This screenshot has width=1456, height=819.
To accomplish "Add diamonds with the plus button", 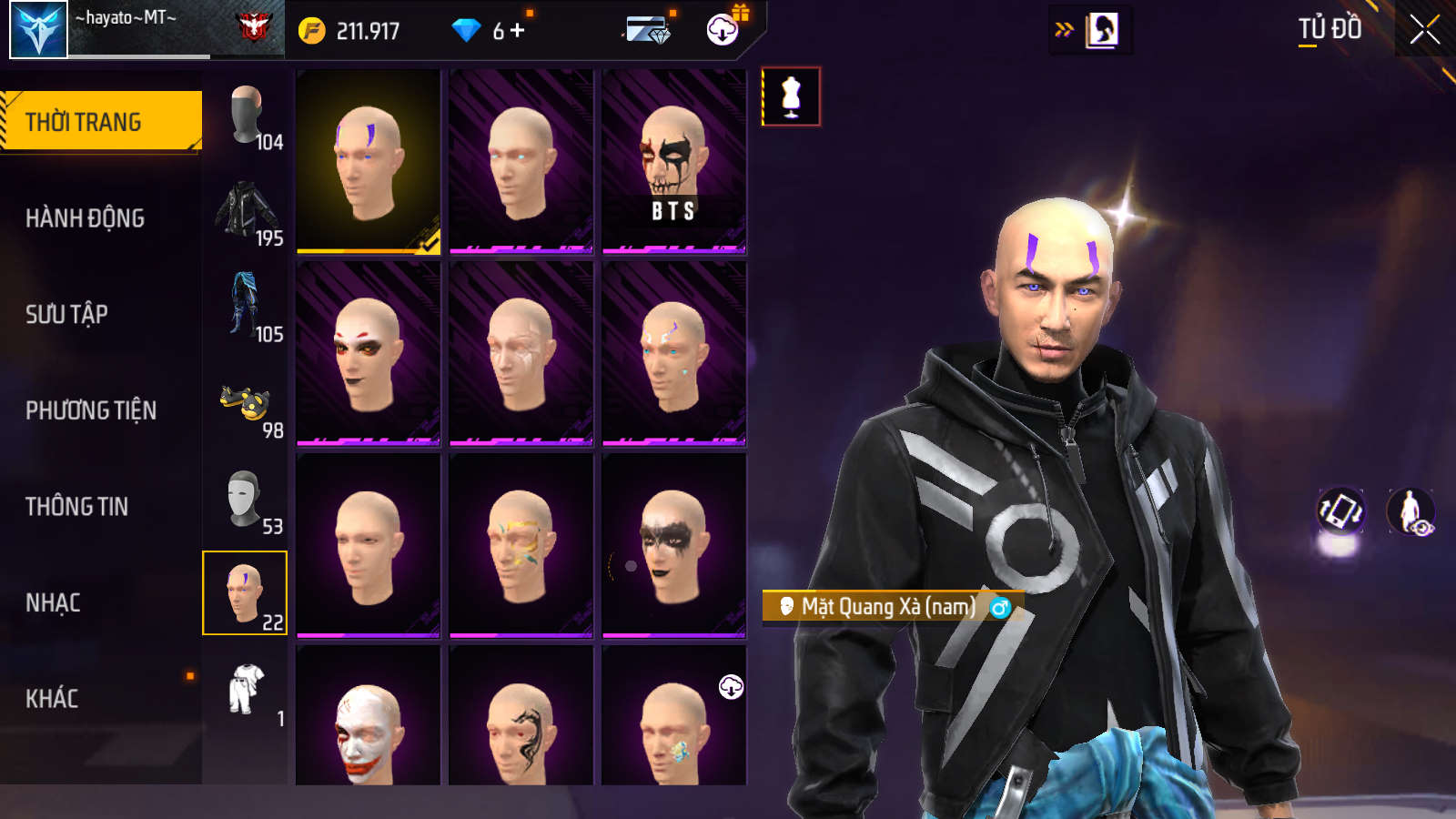I will 518,31.
